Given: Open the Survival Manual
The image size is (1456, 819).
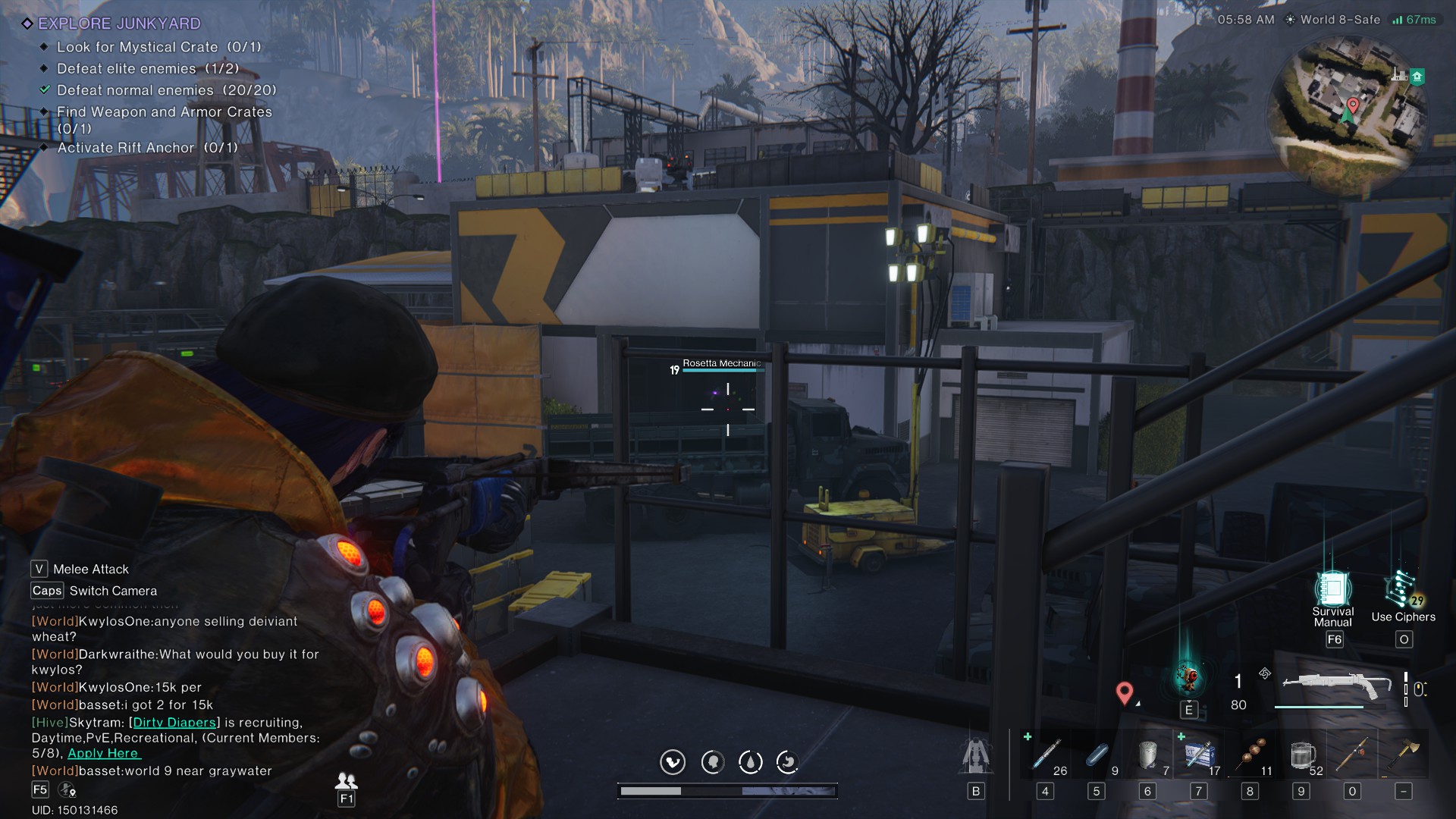Looking at the screenshot, I should pyautogui.click(x=1333, y=590).
